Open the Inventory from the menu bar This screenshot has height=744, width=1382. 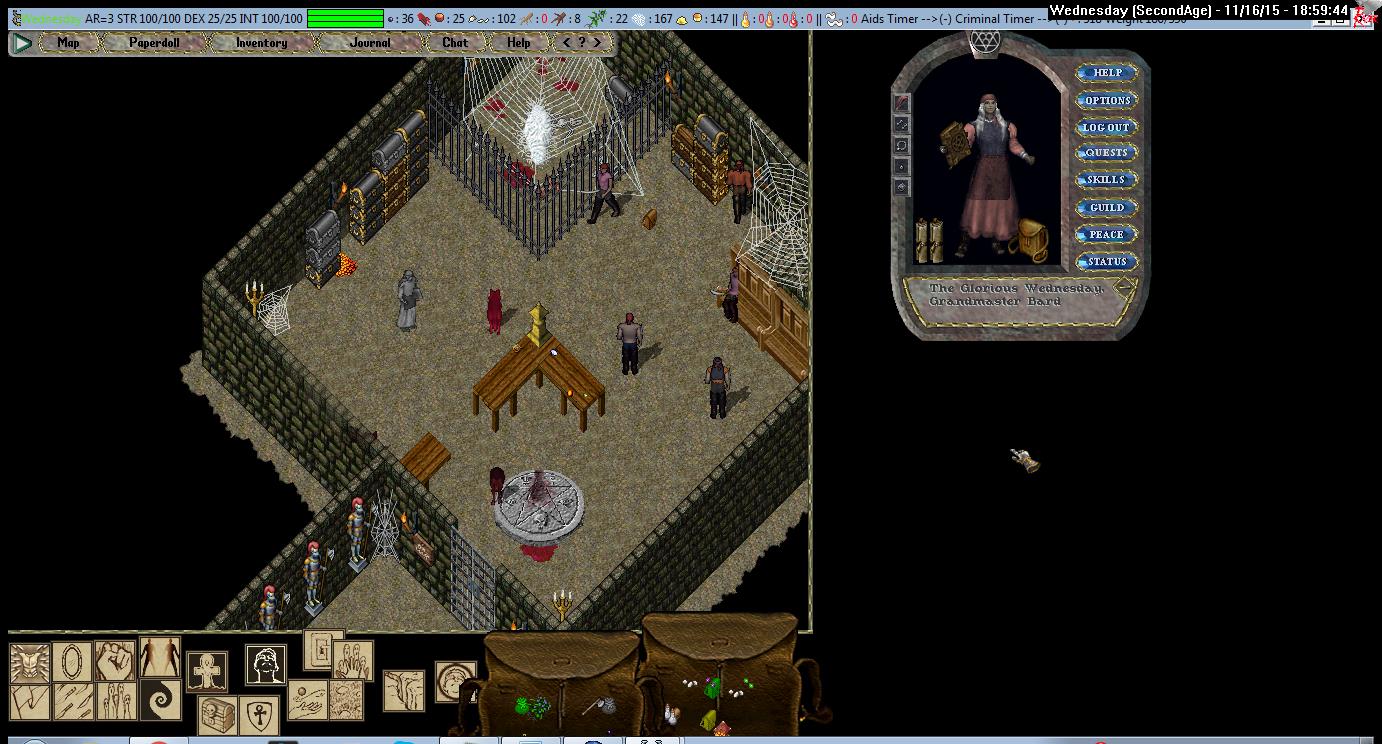coord(261,43)
